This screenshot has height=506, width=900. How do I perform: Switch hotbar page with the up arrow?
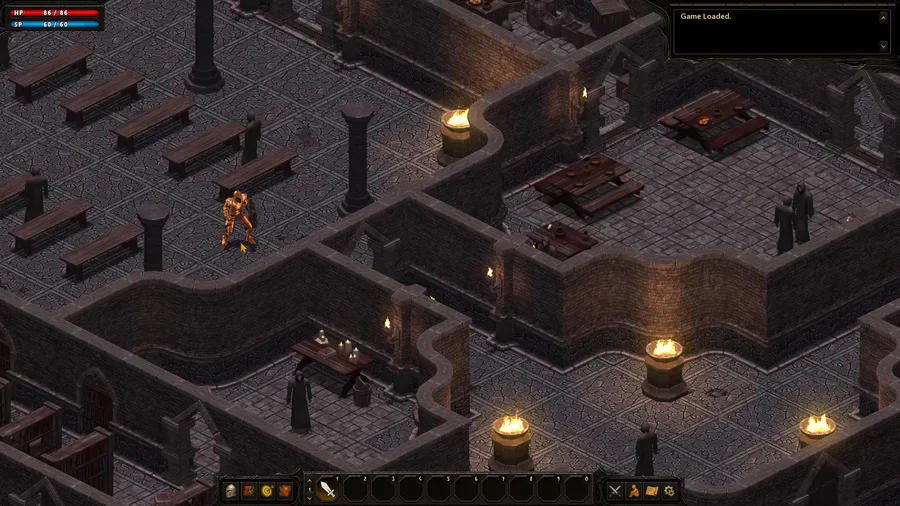pyautogui.click(x=309, y=482)
